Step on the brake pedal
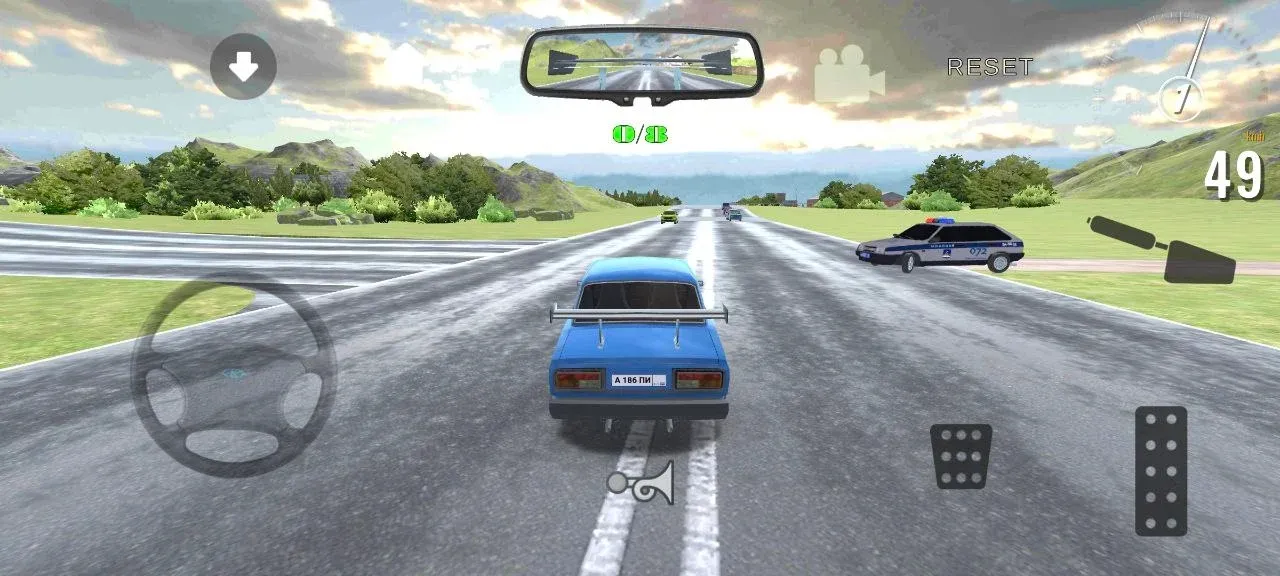 click(x=961, y=456)
